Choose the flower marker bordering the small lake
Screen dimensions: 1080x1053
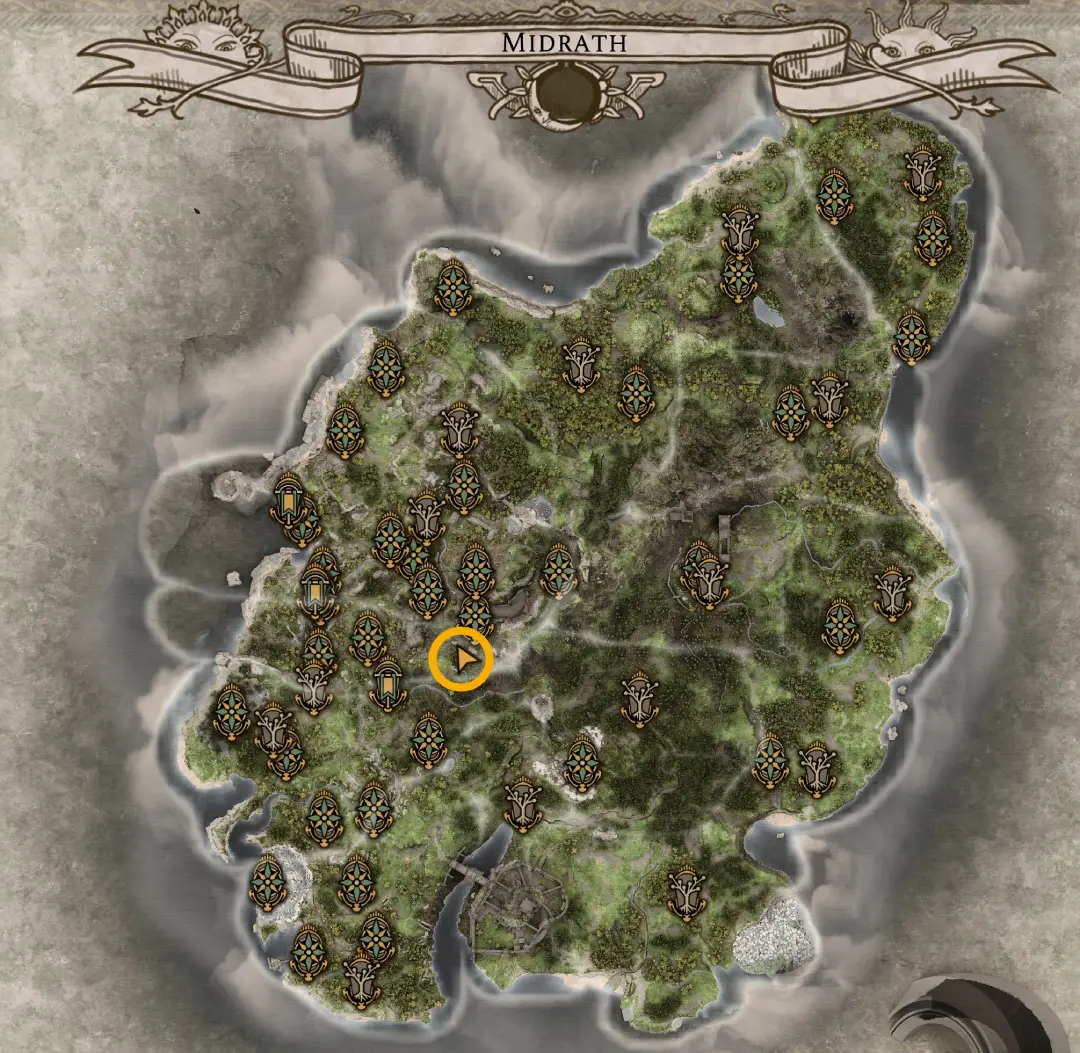pos(739,278)
